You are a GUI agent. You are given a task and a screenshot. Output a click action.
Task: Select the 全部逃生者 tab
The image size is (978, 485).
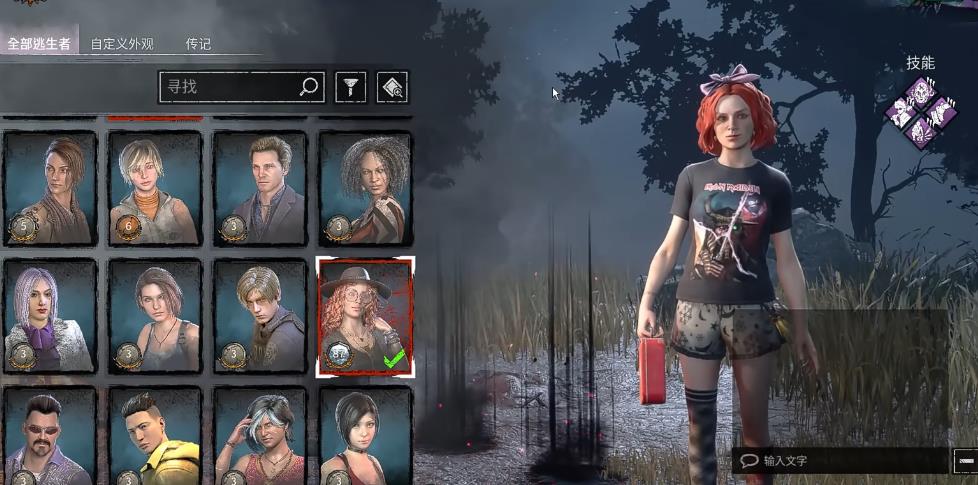39,44
